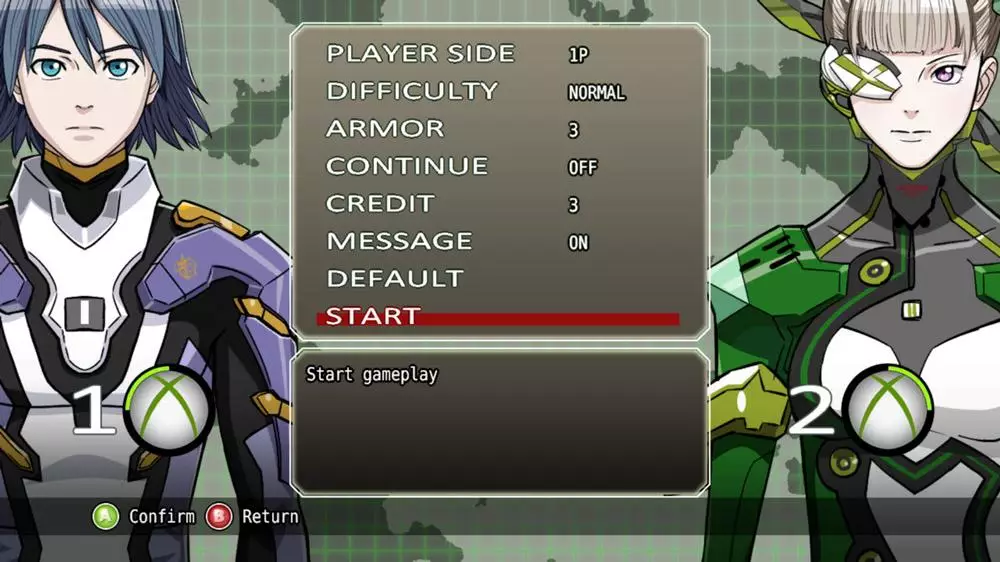This screenshot has height=562, width=1000.
Task: Choose the DIFFICULTY option
Action: (411, 91)
